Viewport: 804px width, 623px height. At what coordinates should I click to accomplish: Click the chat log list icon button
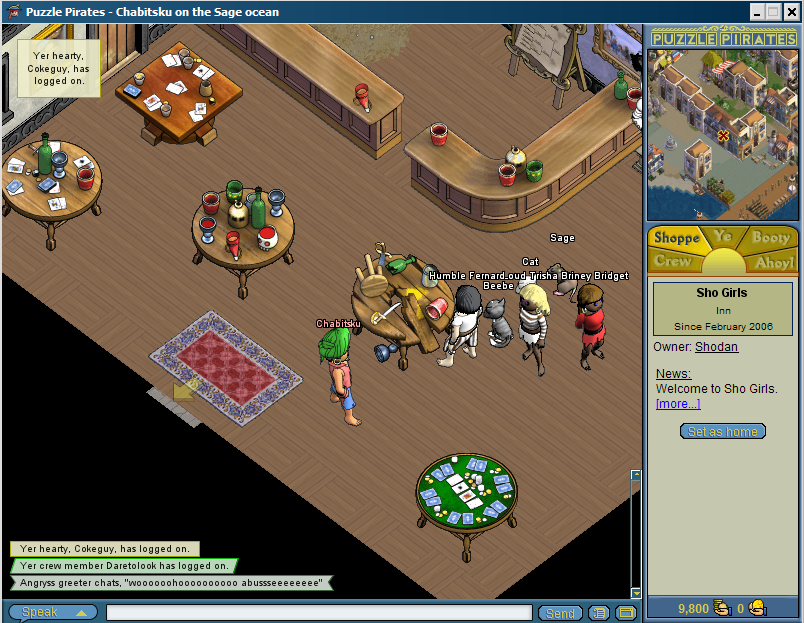pos(599,612)
